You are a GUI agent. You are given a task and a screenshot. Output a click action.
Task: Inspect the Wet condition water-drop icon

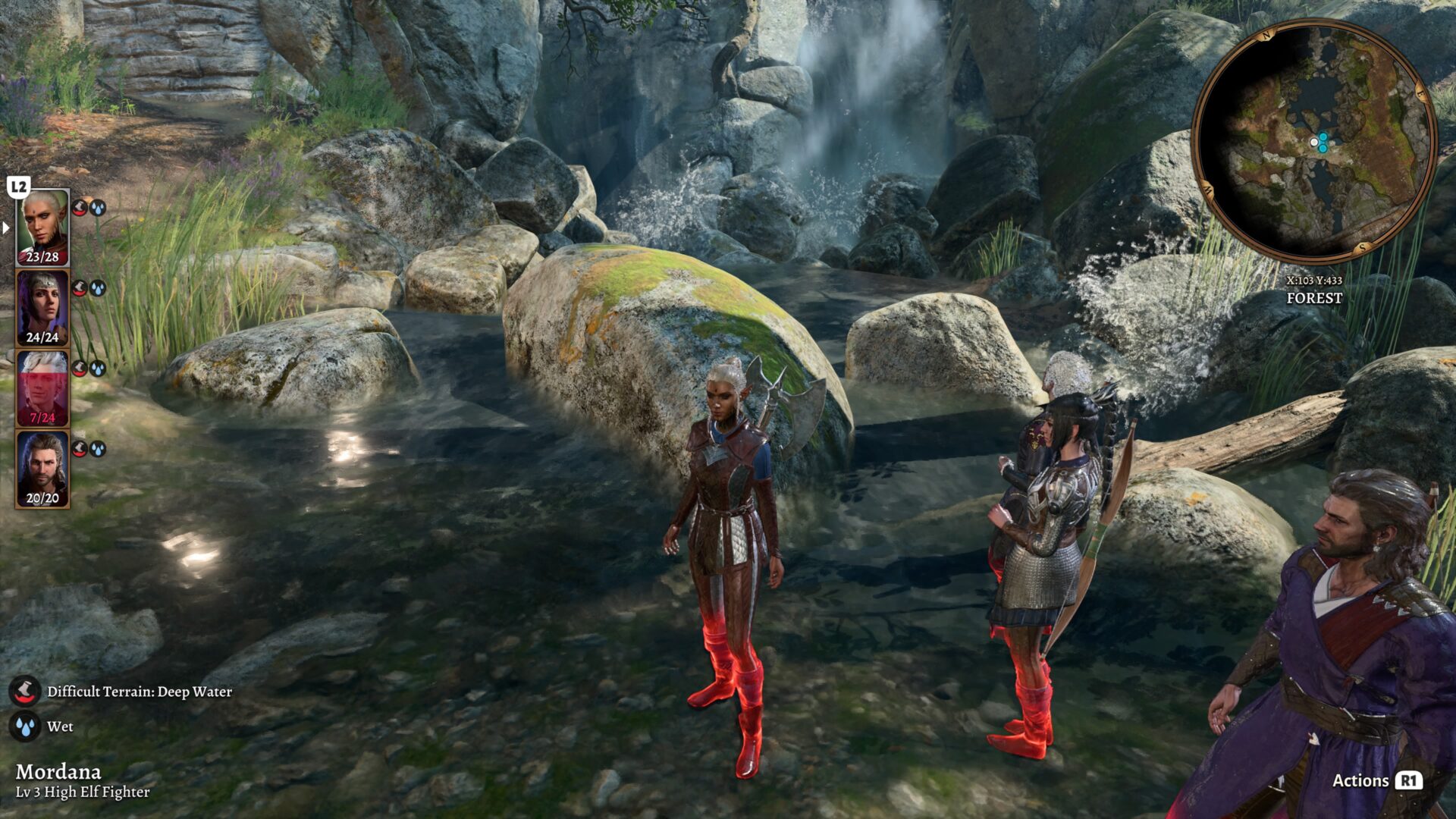click(25, 726)
